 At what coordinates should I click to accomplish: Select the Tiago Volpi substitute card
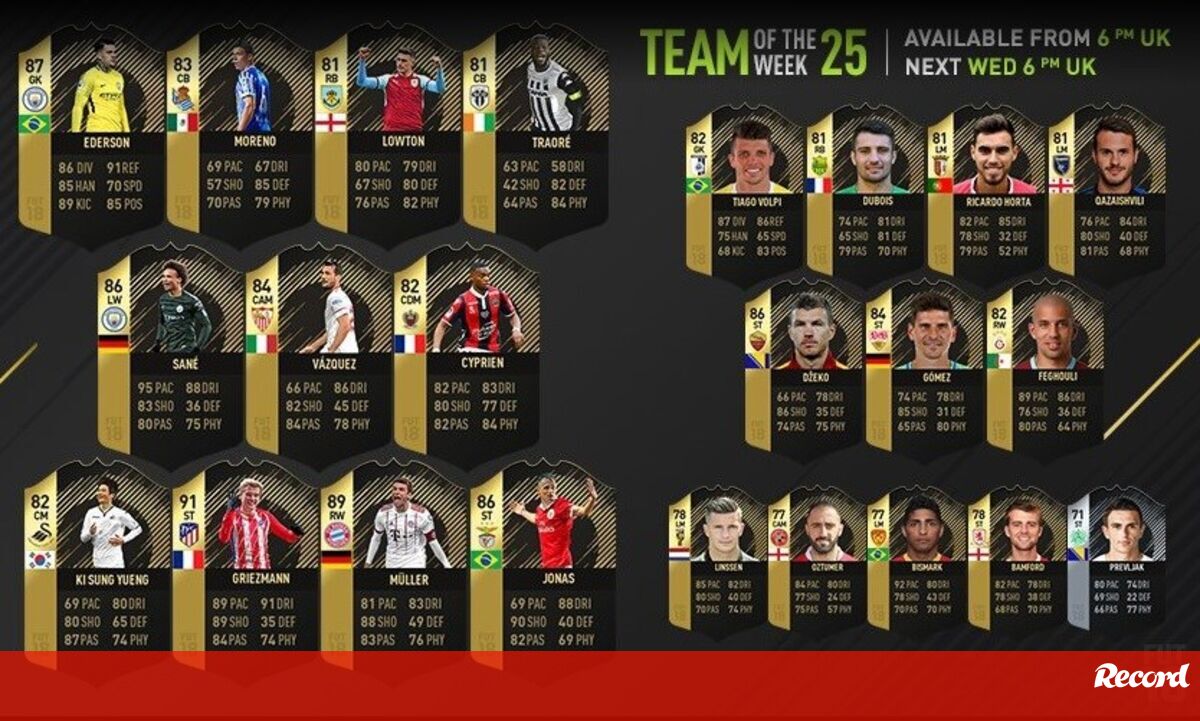click(x=745, y=195)
